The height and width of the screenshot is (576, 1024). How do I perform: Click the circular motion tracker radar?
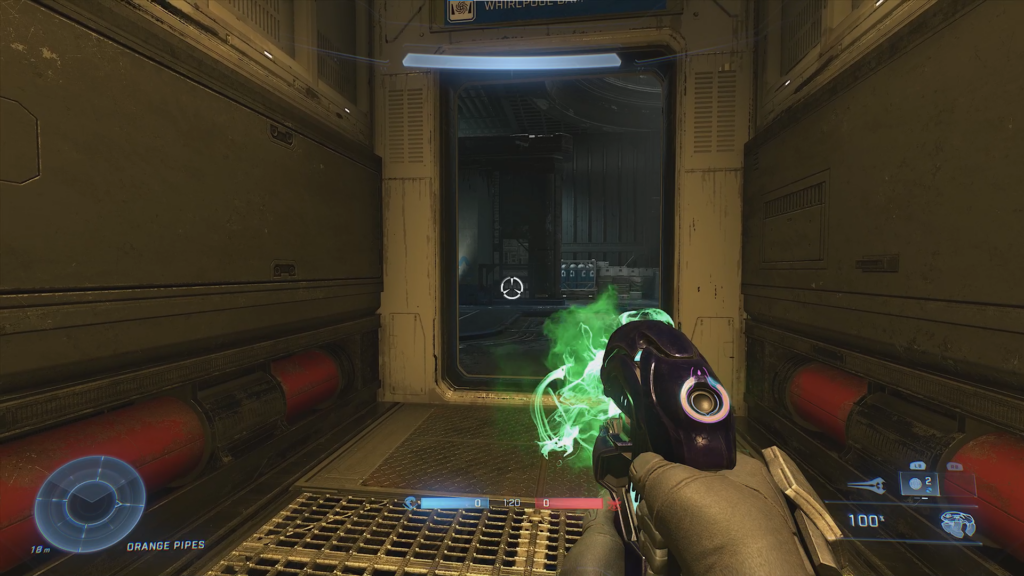(x=90, y=503)
